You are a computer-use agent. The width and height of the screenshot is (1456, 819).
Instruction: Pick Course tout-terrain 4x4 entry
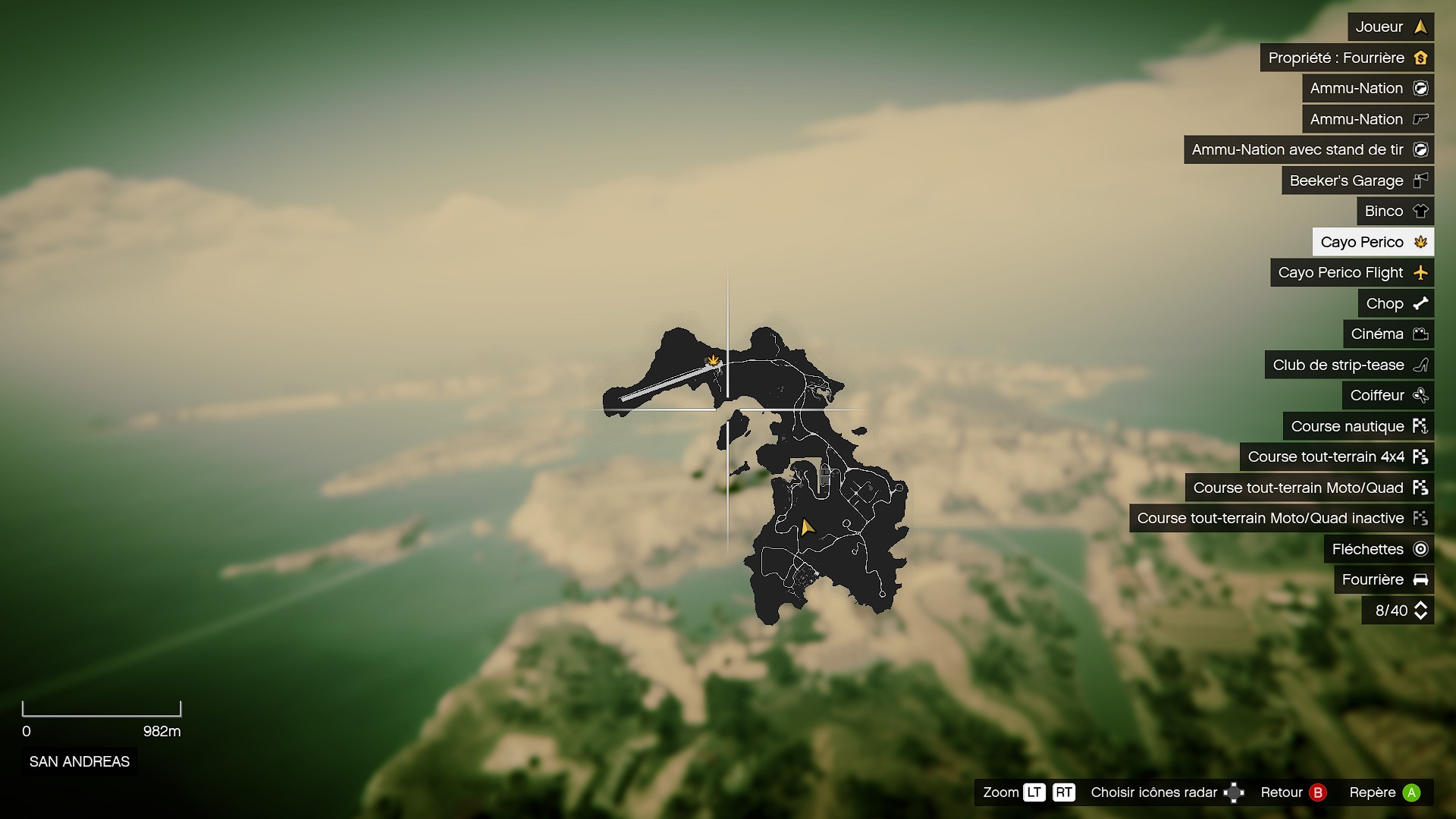[1336, 457]
